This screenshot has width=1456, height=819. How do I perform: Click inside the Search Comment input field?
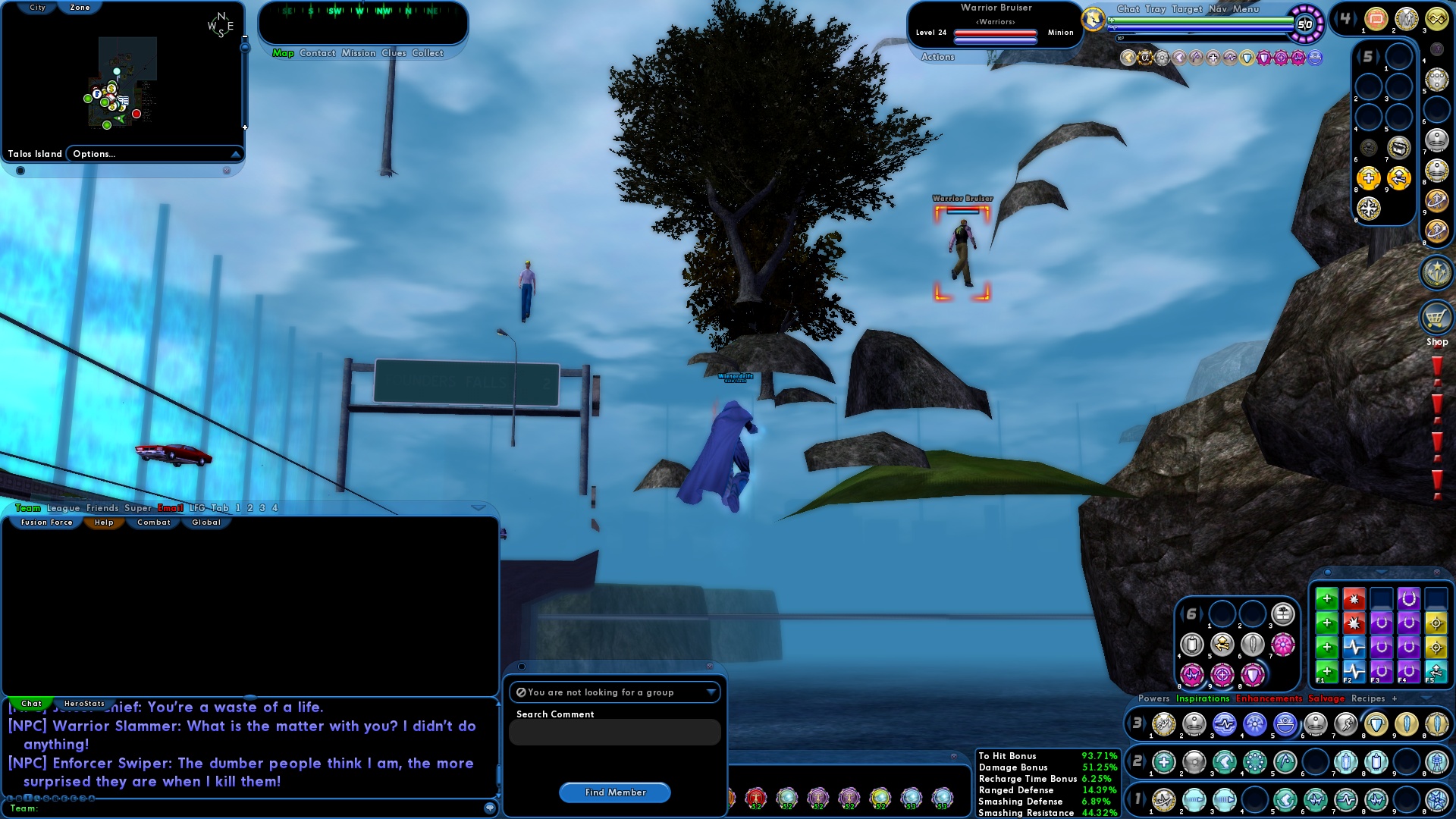614,732
